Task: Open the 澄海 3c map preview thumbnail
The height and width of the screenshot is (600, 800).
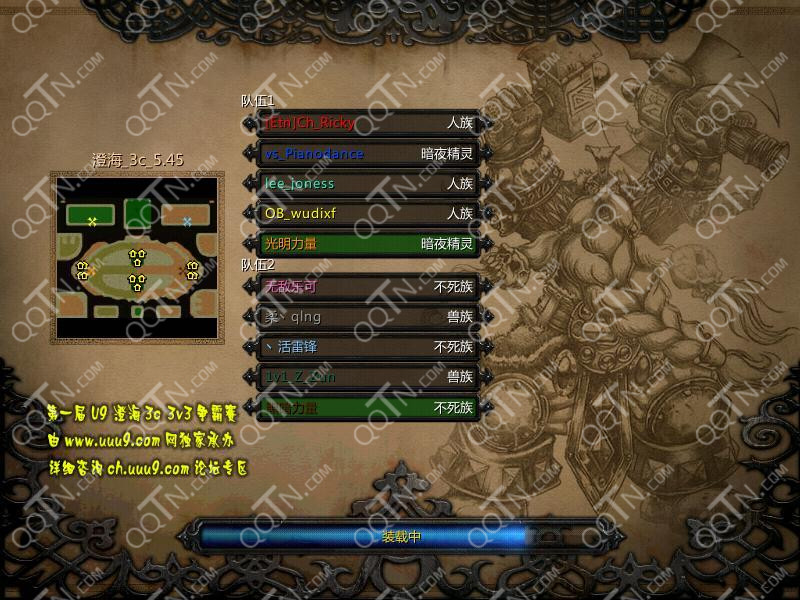Action: (x=138, y=257)
